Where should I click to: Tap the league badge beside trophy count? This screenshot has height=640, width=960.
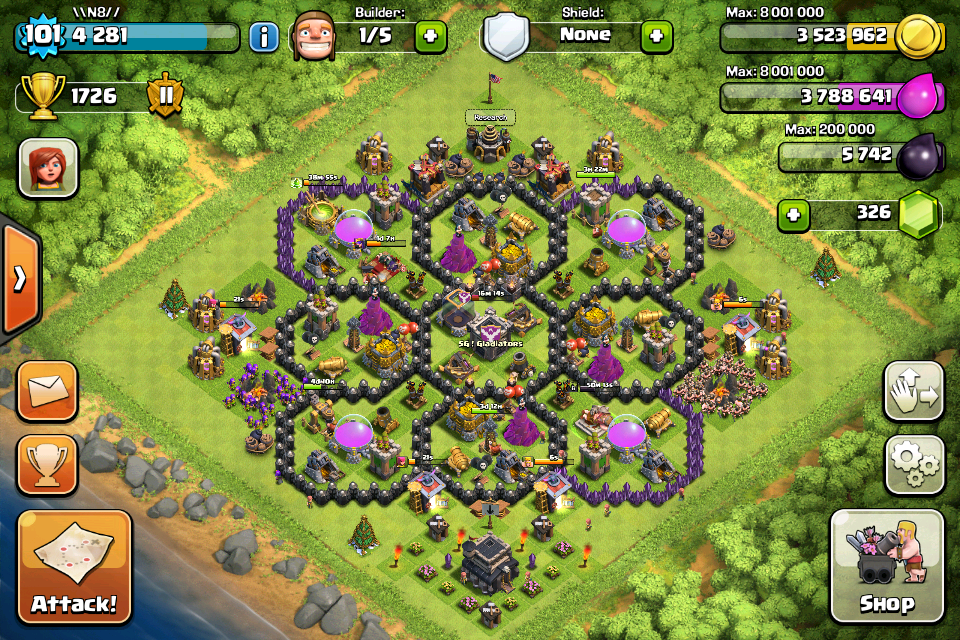tap(165, 97)
